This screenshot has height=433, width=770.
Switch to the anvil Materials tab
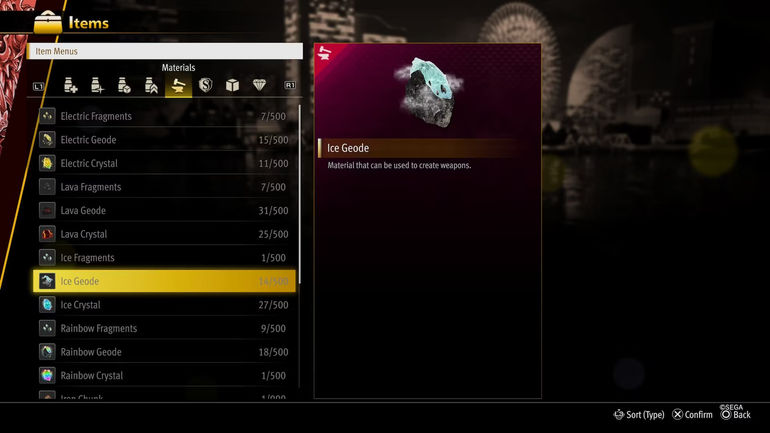point(178,86)
